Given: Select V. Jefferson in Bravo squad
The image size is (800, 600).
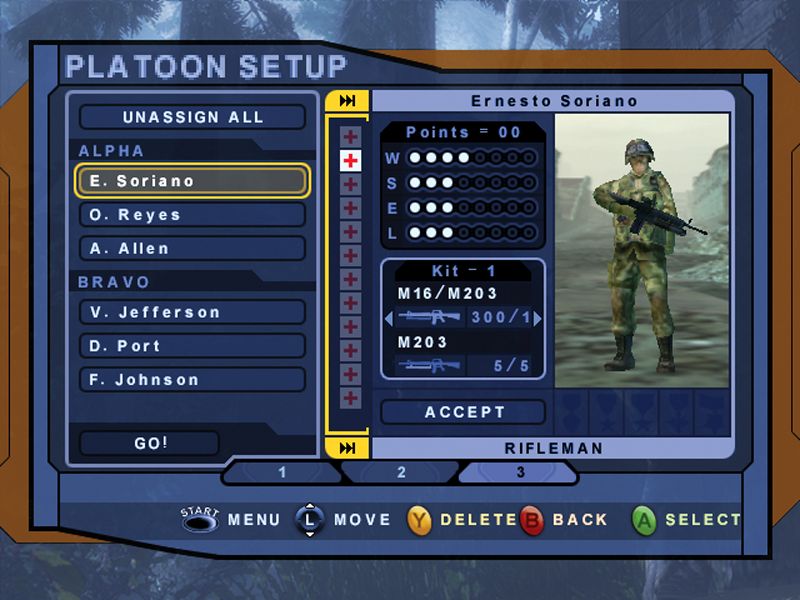Looking at the screenshot, I should click(192, 312).
